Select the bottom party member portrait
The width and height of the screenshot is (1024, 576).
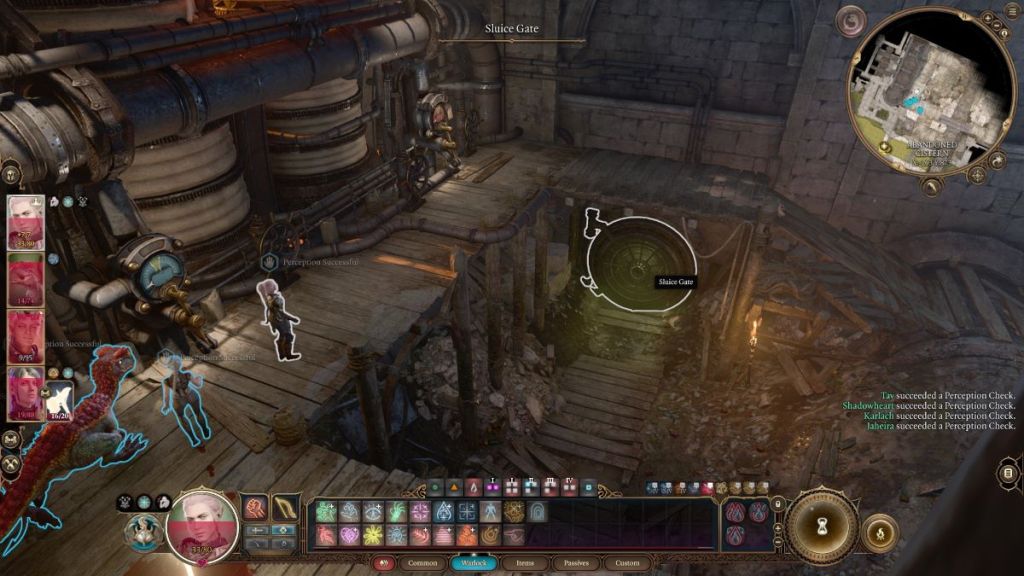tap(25, 393)
